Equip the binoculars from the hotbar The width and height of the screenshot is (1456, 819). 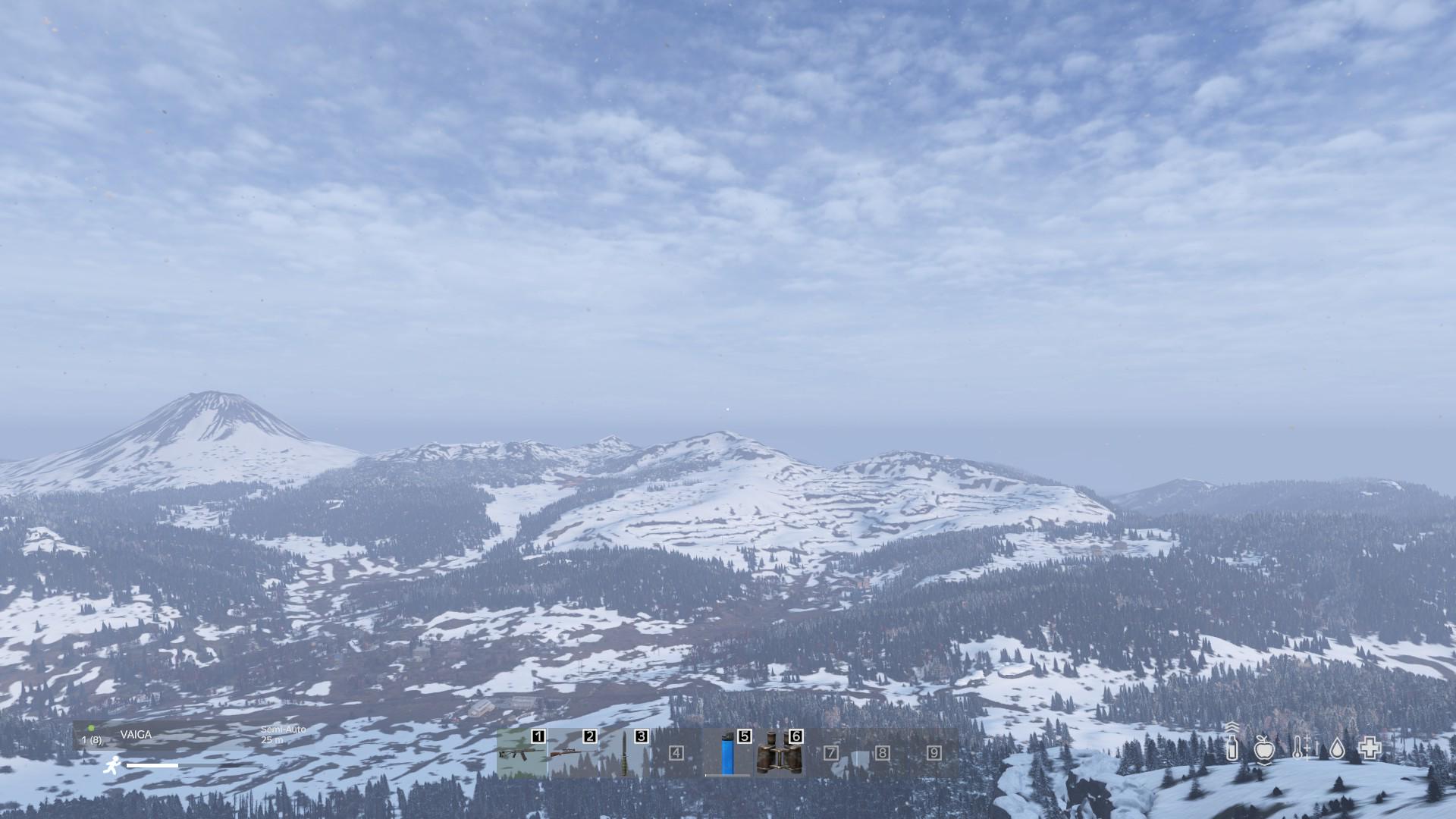[780, 754]
